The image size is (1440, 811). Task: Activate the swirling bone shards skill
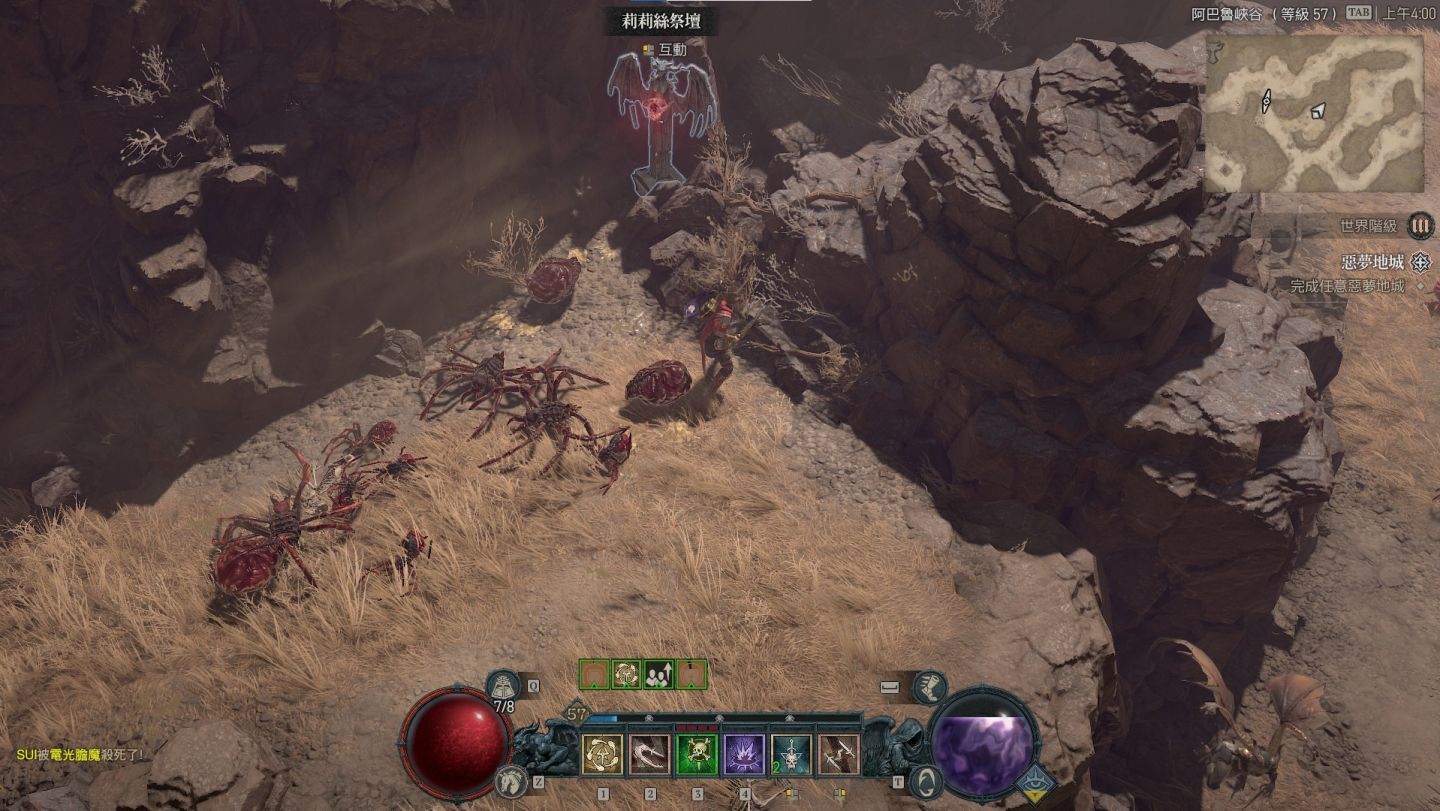pyautogui.click(x=603, y=755)
